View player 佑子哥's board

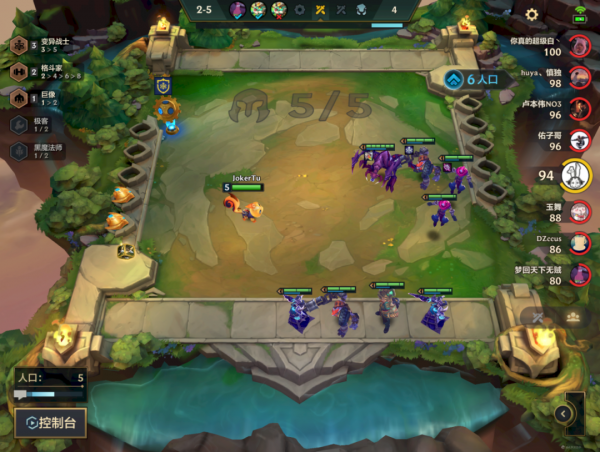click(579, 141)
